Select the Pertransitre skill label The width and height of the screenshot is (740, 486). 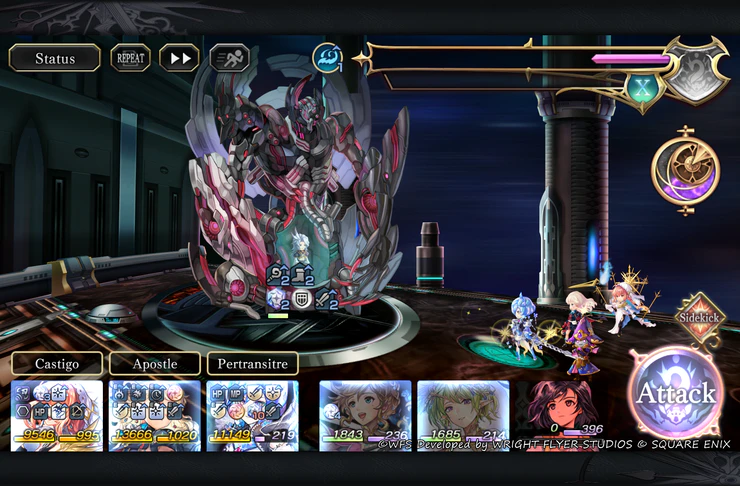pos(252,363)
